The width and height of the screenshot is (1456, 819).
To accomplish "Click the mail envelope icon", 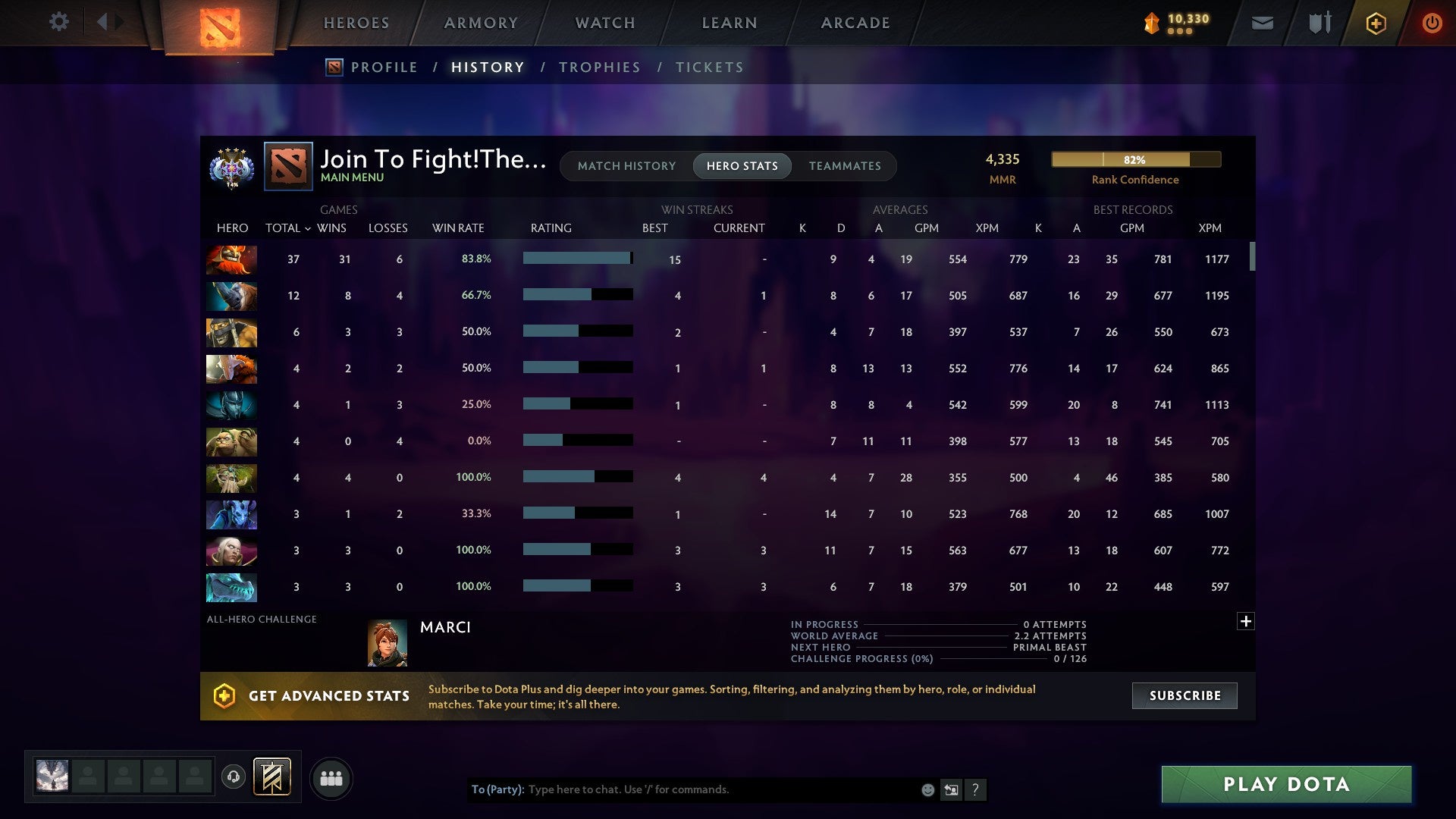I will (1262, 24).
